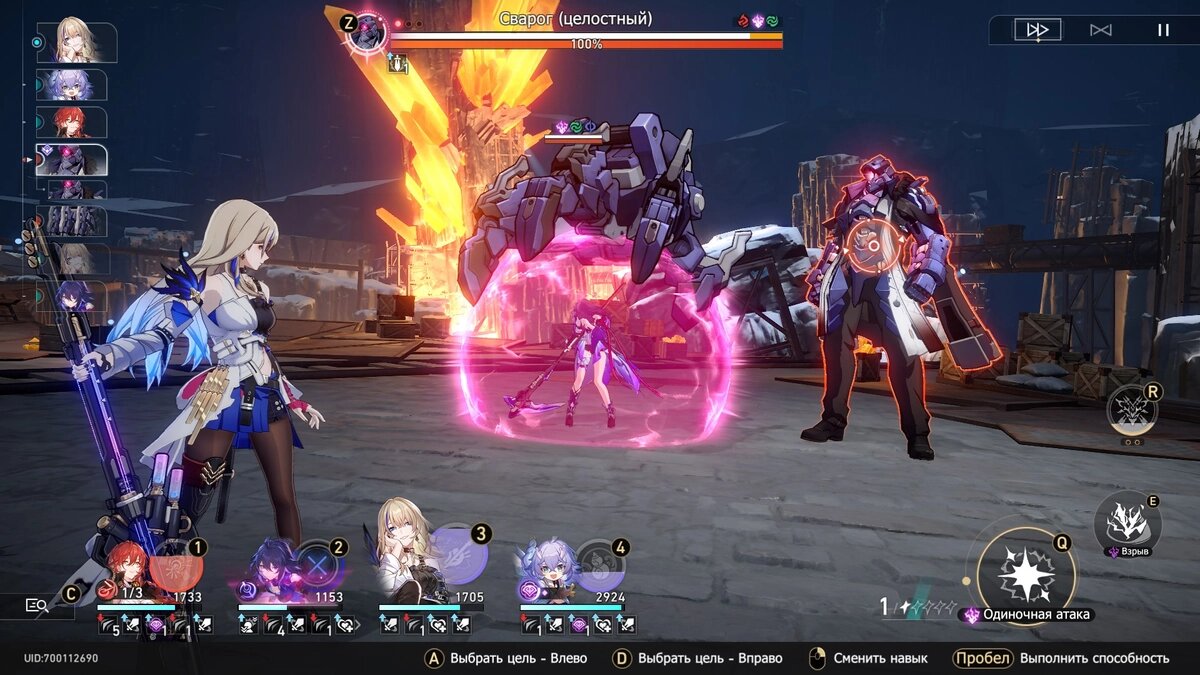Open the enemy details magnifier button

(x=37, y=605)
